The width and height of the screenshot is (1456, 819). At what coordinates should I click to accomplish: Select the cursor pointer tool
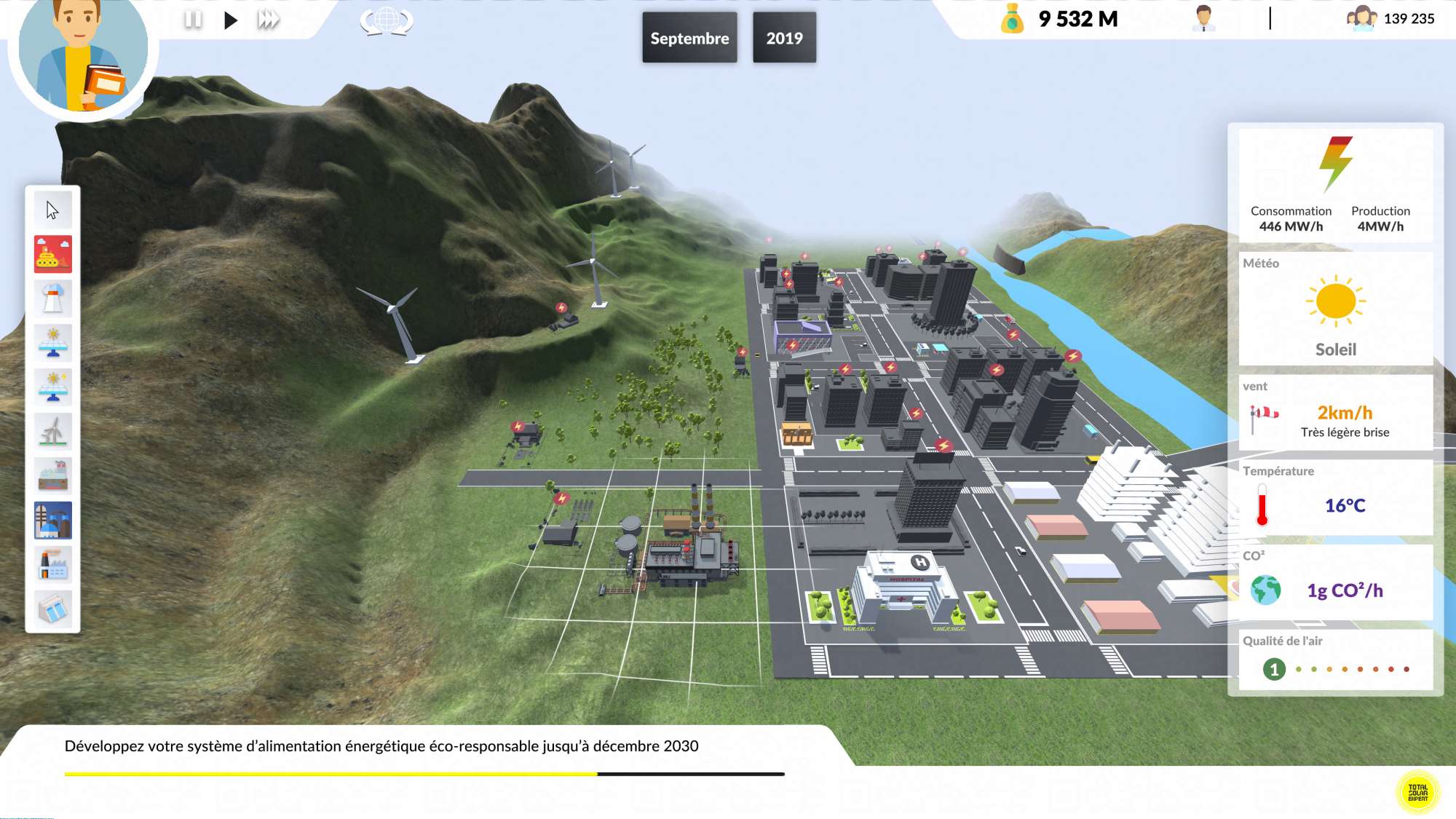point(52,210)
